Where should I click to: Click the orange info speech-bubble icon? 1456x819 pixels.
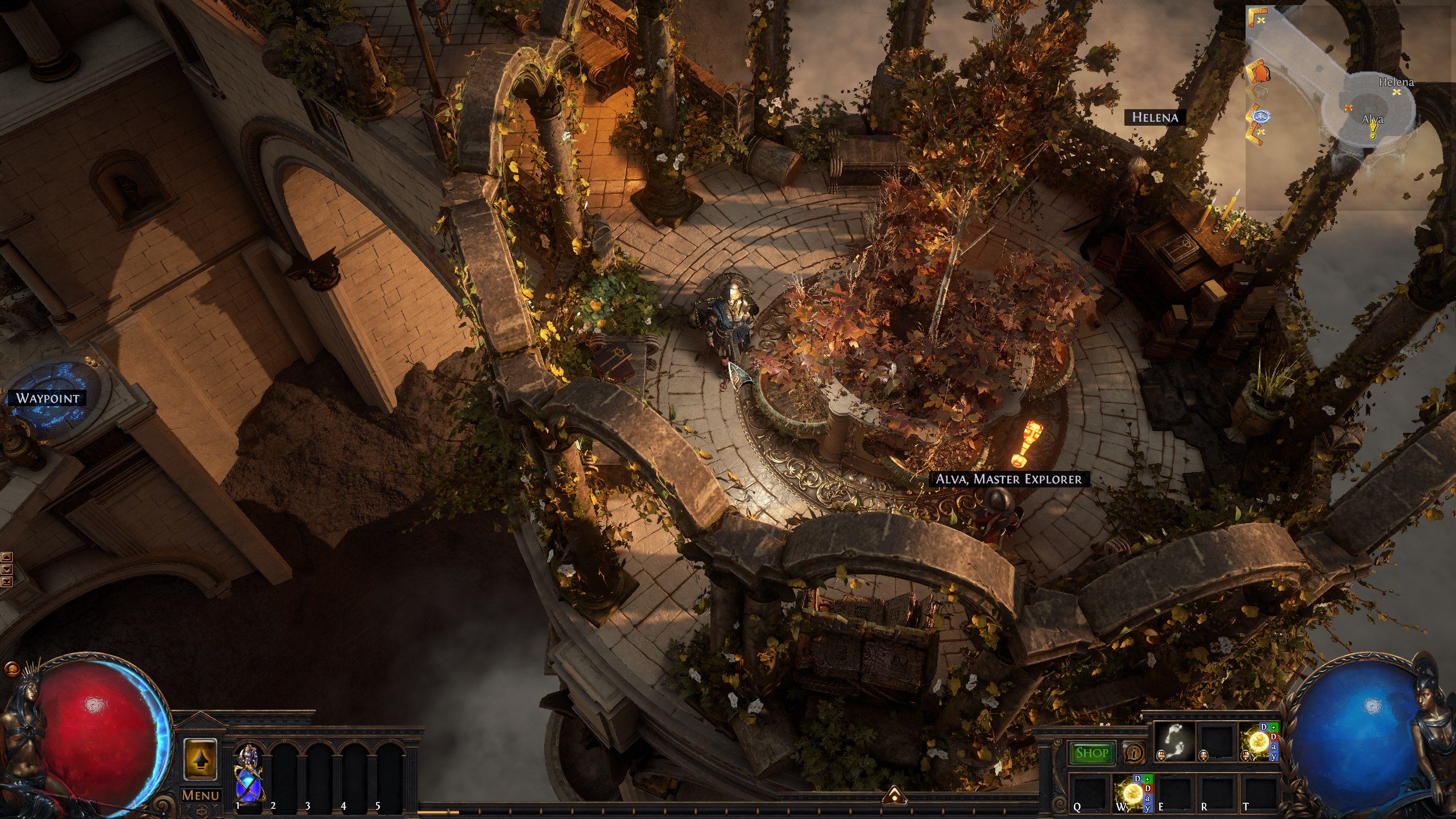(x=1134, y=753)
